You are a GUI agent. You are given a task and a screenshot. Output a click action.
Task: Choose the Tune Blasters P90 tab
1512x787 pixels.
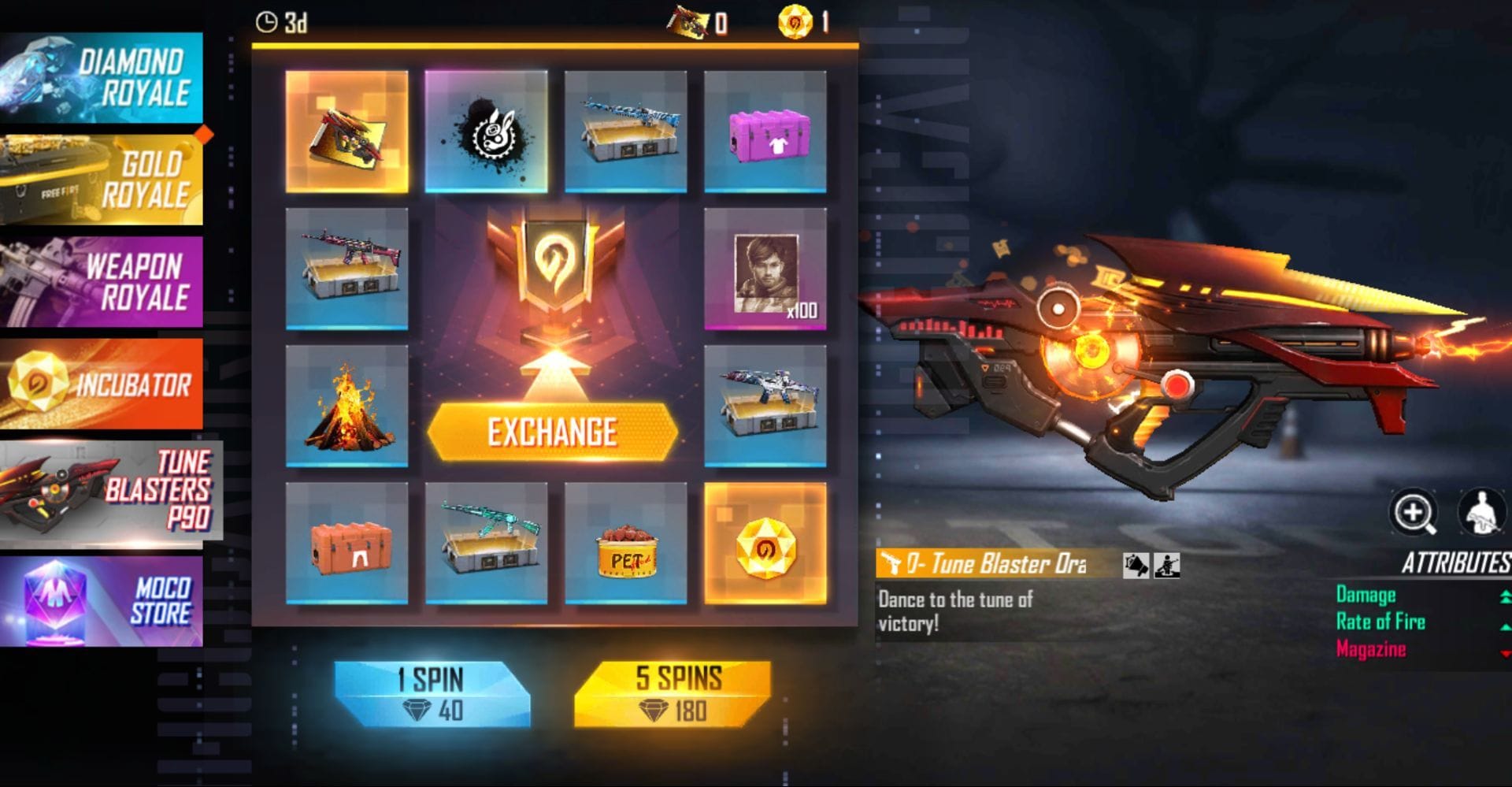[110, 490]
